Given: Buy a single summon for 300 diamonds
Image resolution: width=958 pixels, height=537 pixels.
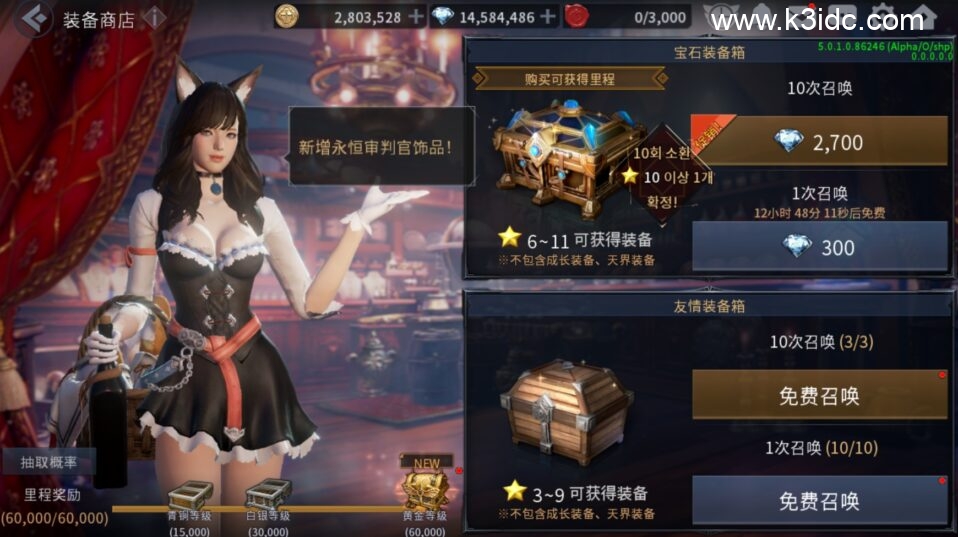Looking at the screenshot, I should 819,246.
